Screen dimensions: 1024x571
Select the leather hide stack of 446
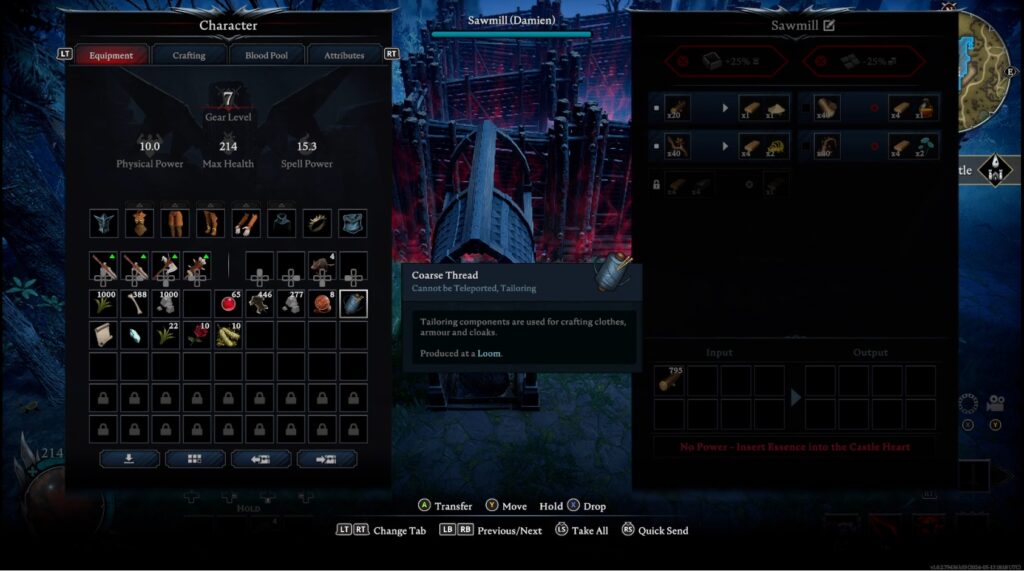click(x=260, y=304)
